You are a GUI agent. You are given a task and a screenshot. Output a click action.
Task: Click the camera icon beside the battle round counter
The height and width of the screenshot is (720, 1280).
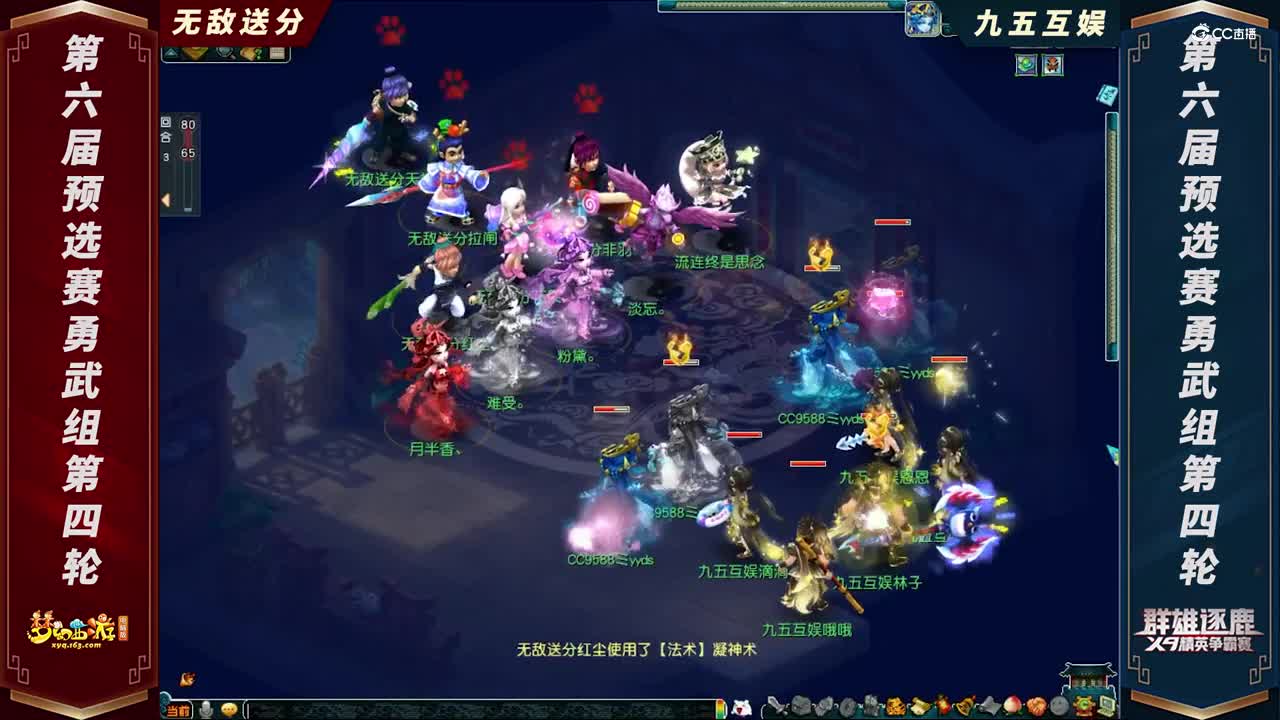165,122
